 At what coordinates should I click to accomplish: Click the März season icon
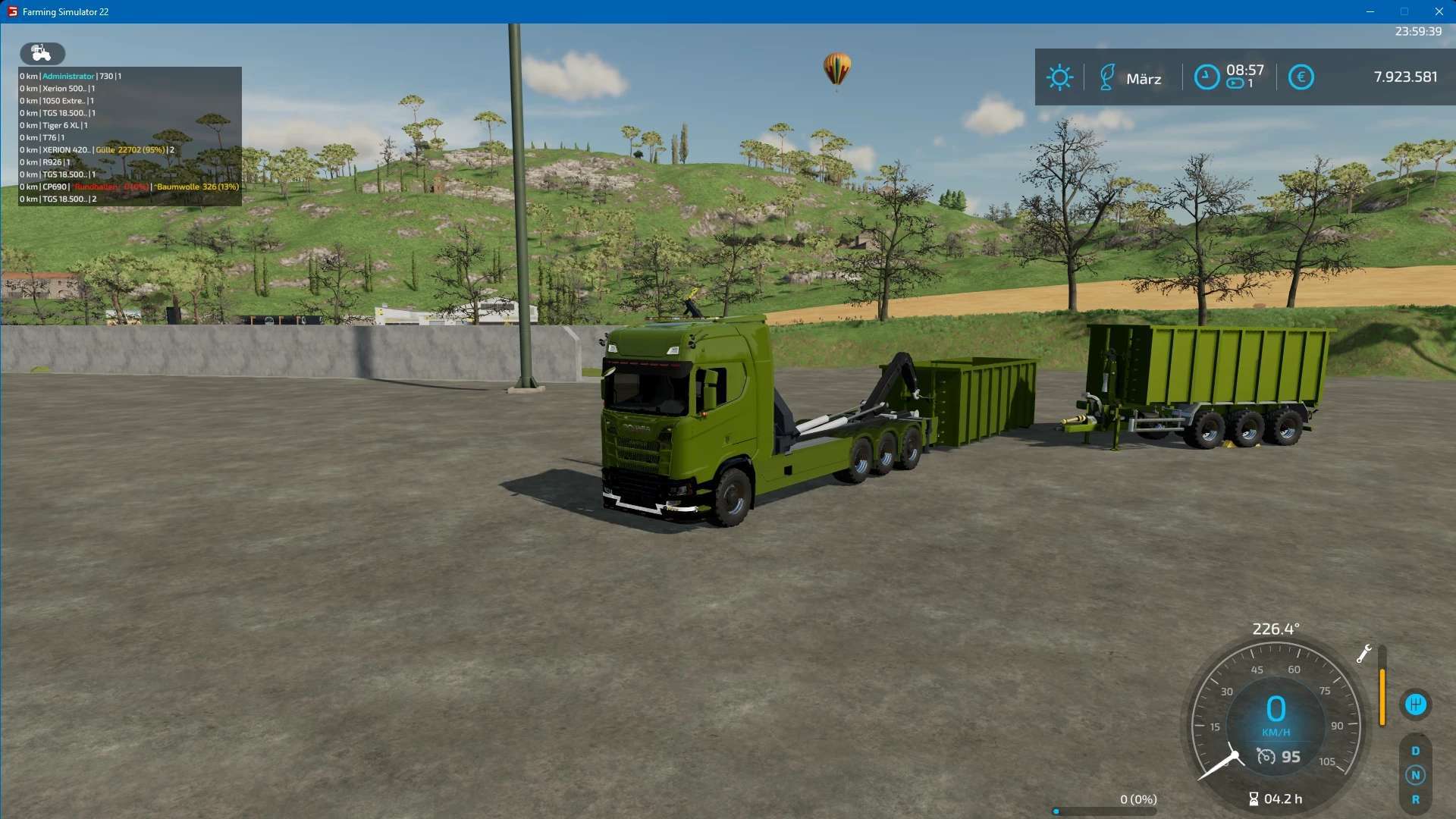(1106, 77)
